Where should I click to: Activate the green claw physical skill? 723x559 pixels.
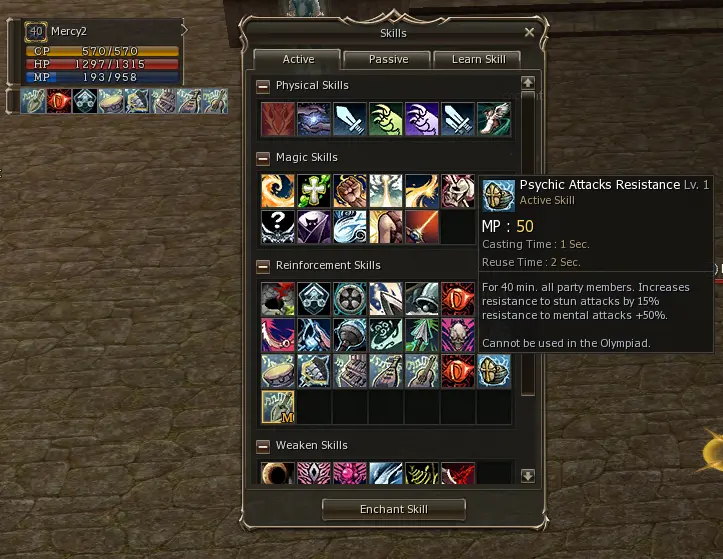point(386,119)
